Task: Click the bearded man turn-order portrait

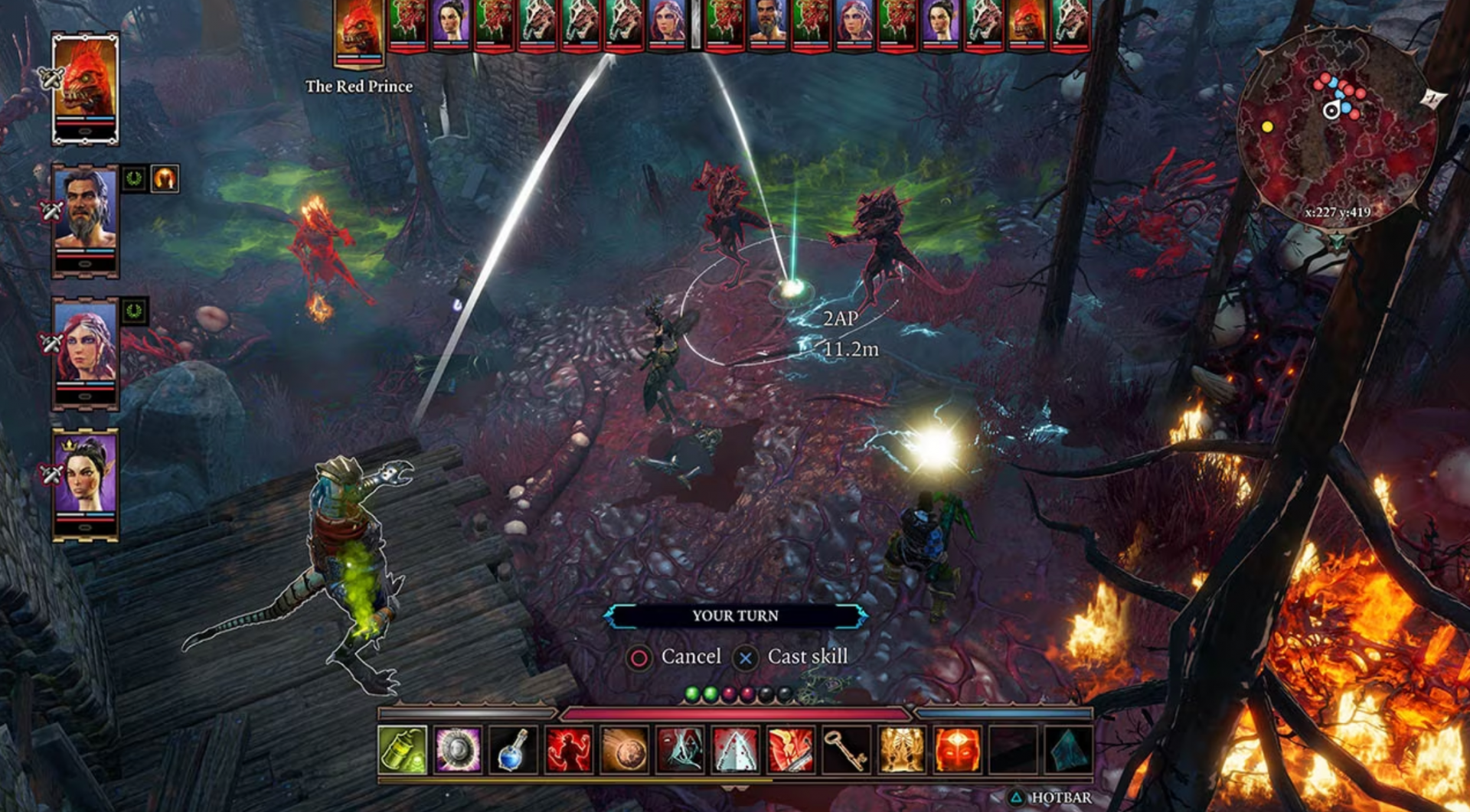Action: pos(767,23)
